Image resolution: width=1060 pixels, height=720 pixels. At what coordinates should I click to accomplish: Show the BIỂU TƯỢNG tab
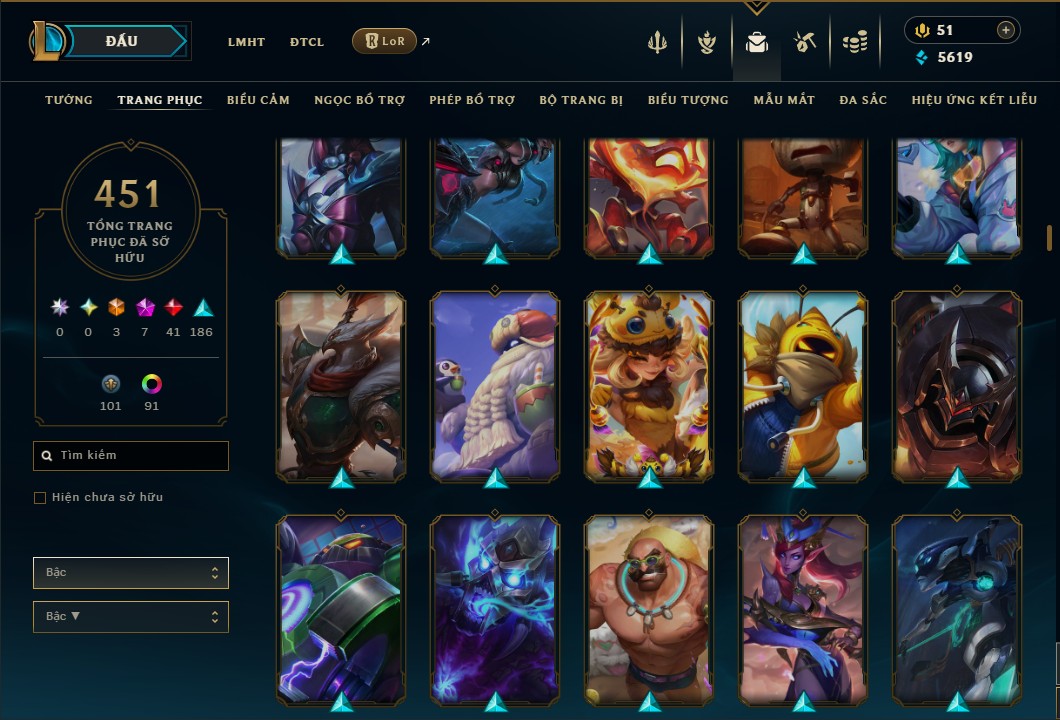click(x=688, y=100)
